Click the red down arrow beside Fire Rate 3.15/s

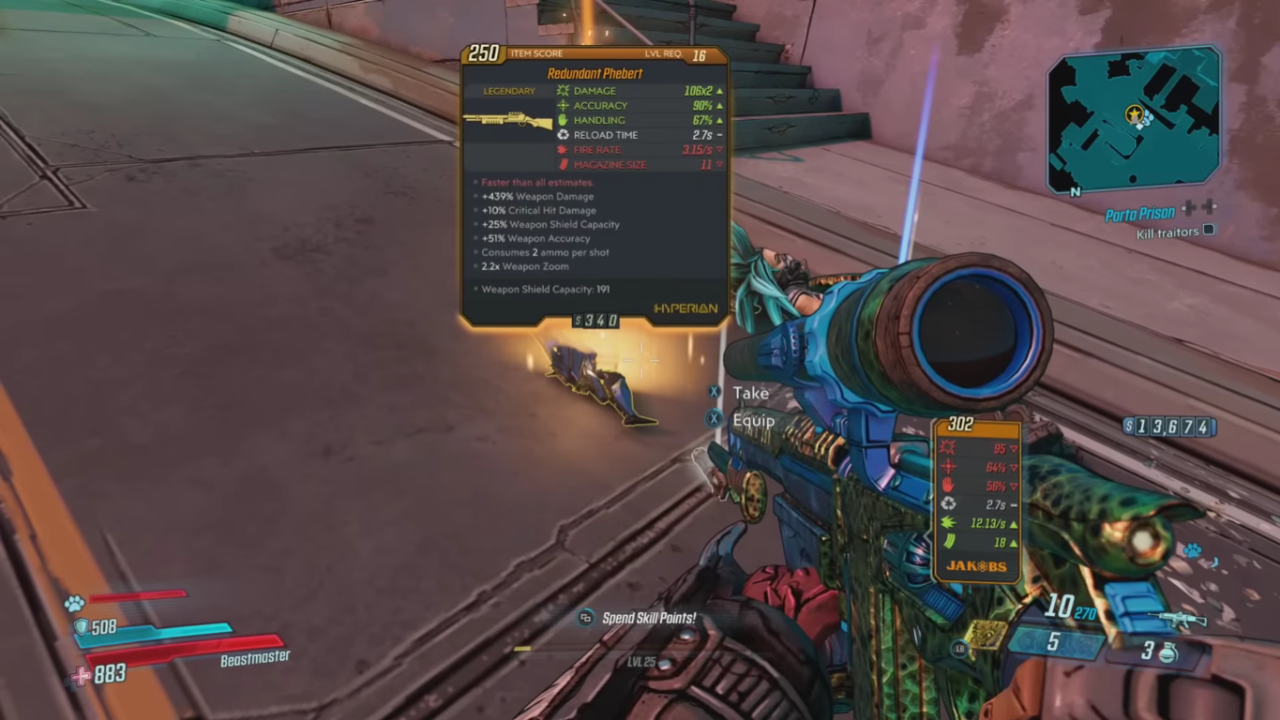pos(719,149)
